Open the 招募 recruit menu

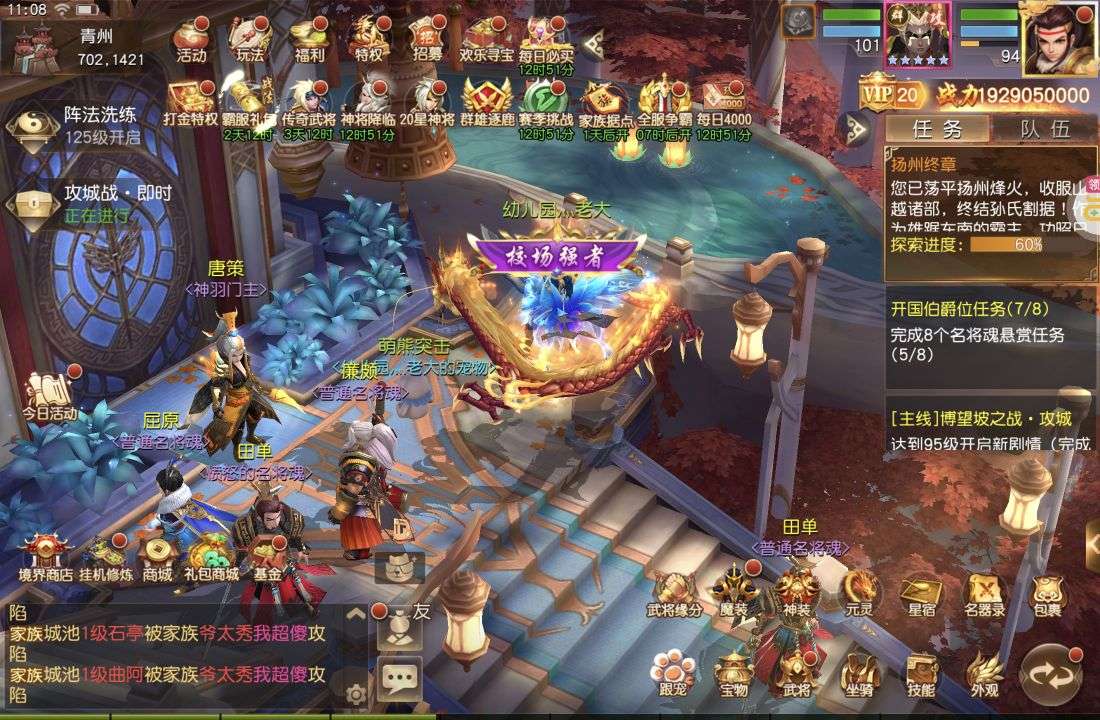click(x=427, y=41)
